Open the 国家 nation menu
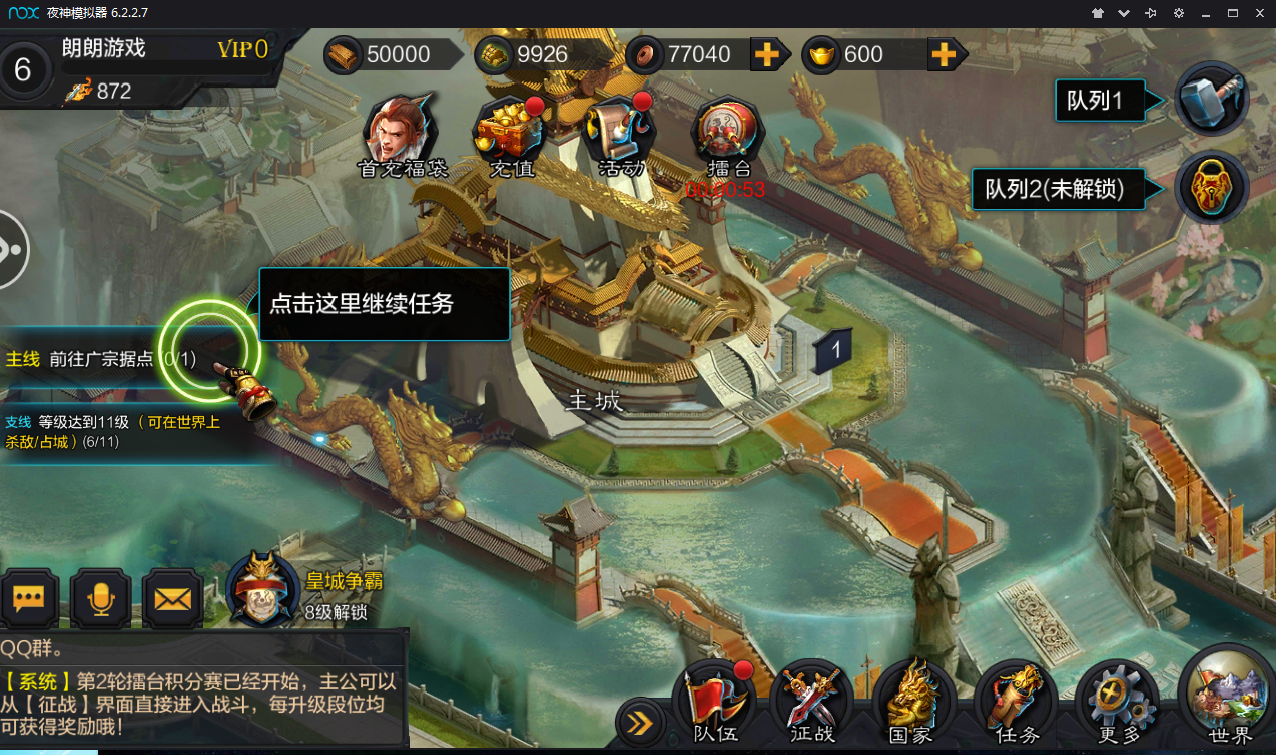The width and height of the screenshot is (1276, 755). [912, 702]
